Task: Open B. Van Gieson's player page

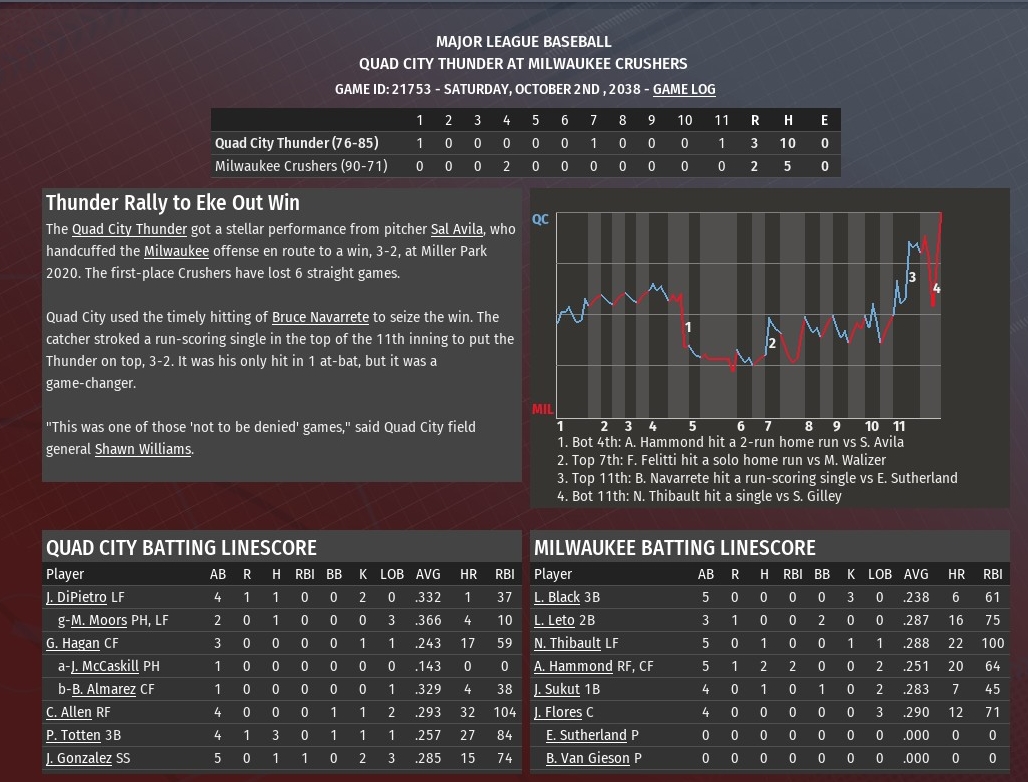Action: [x=588, y=758]
